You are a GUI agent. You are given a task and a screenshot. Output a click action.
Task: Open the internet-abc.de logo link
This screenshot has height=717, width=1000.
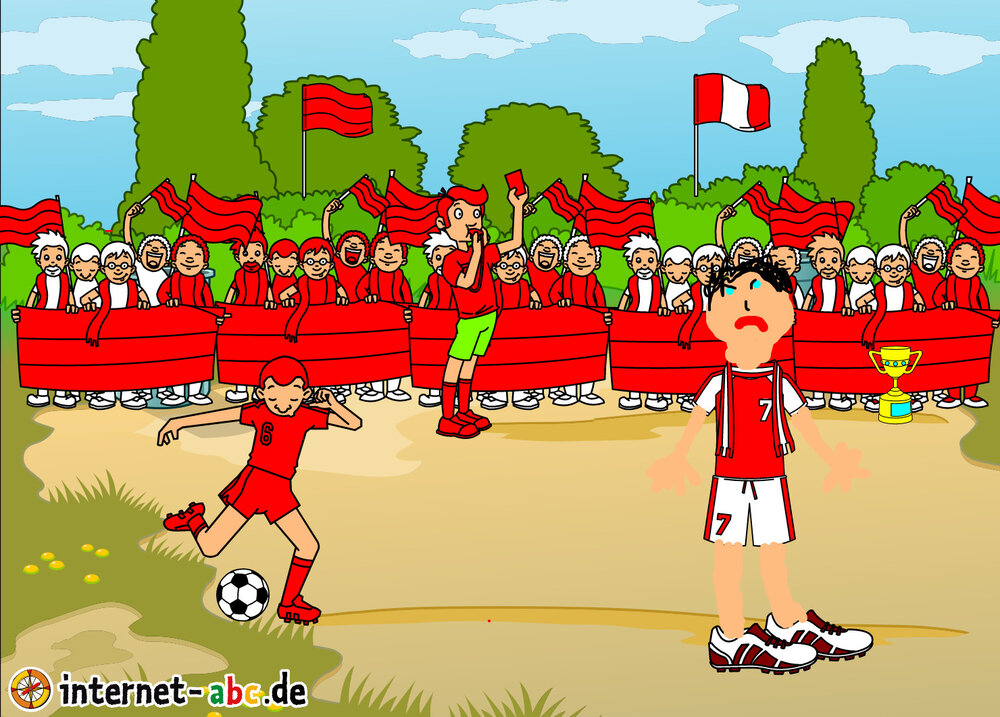pos(160,689)
